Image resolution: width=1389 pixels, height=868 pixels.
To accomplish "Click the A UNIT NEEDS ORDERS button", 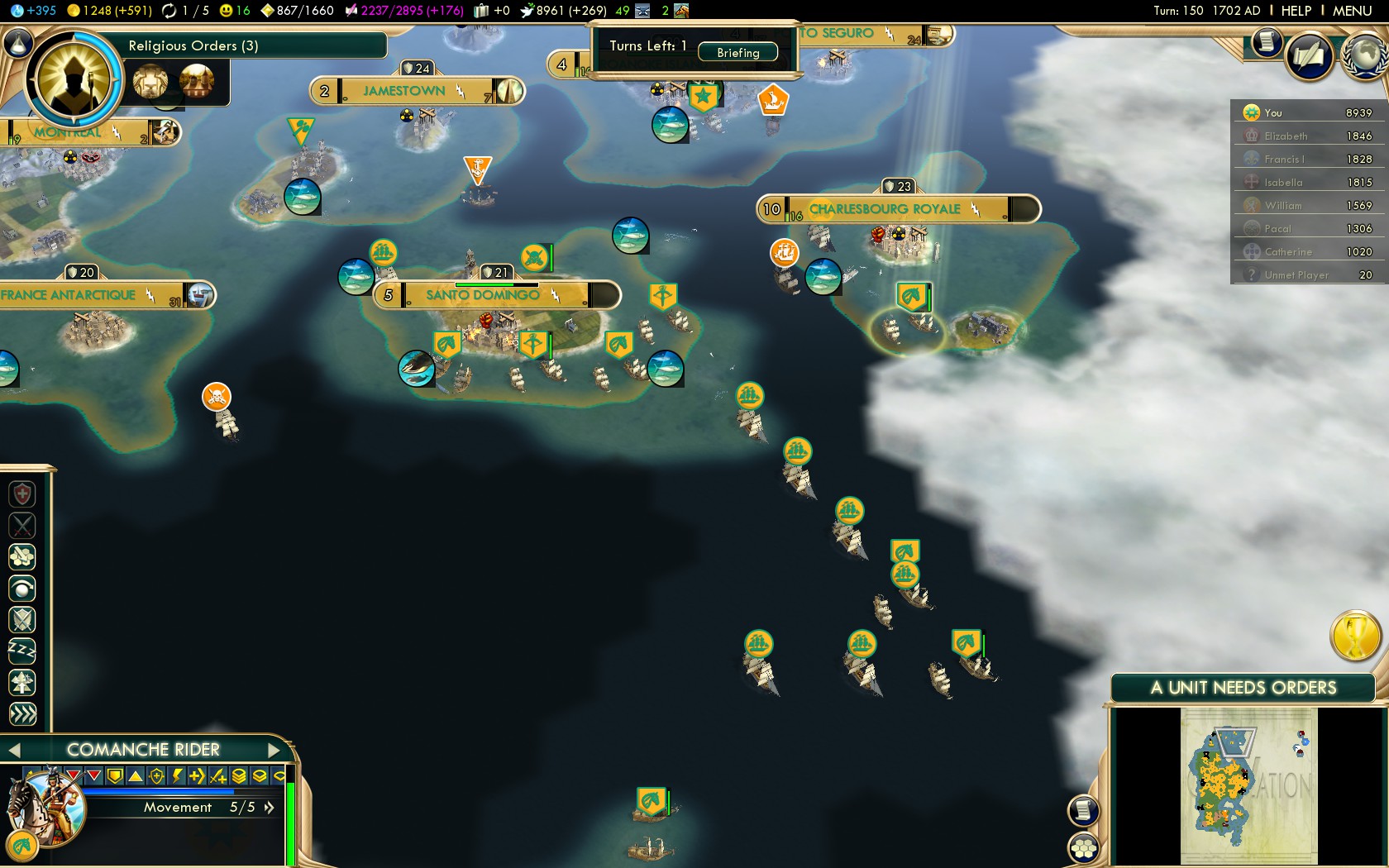I will click(x=1243, y=688).
